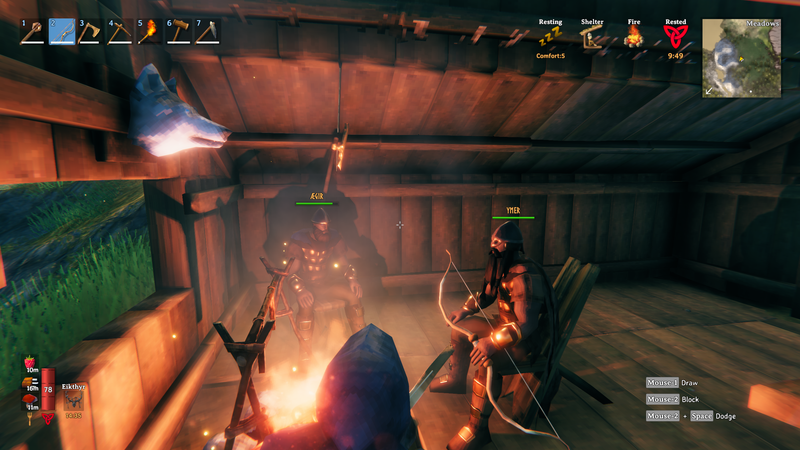Equip the axe in hotbar slot 3
The image size is (800, 450).
(91, 32)
